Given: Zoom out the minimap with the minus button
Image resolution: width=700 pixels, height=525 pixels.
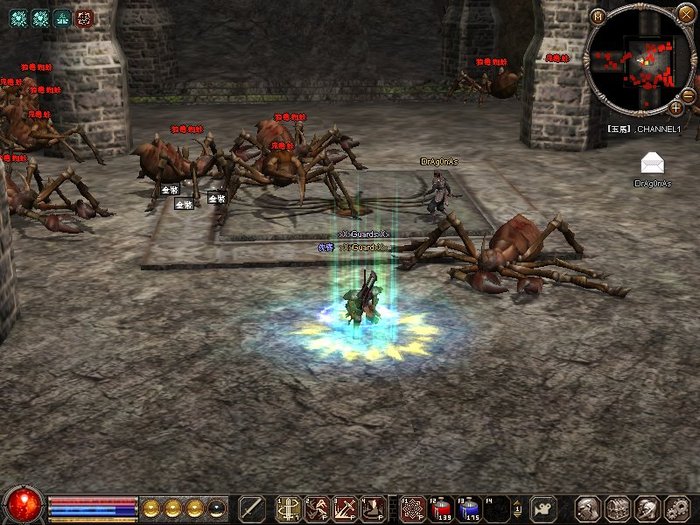Looking at the screenshot, I should [x=688, y=95].
